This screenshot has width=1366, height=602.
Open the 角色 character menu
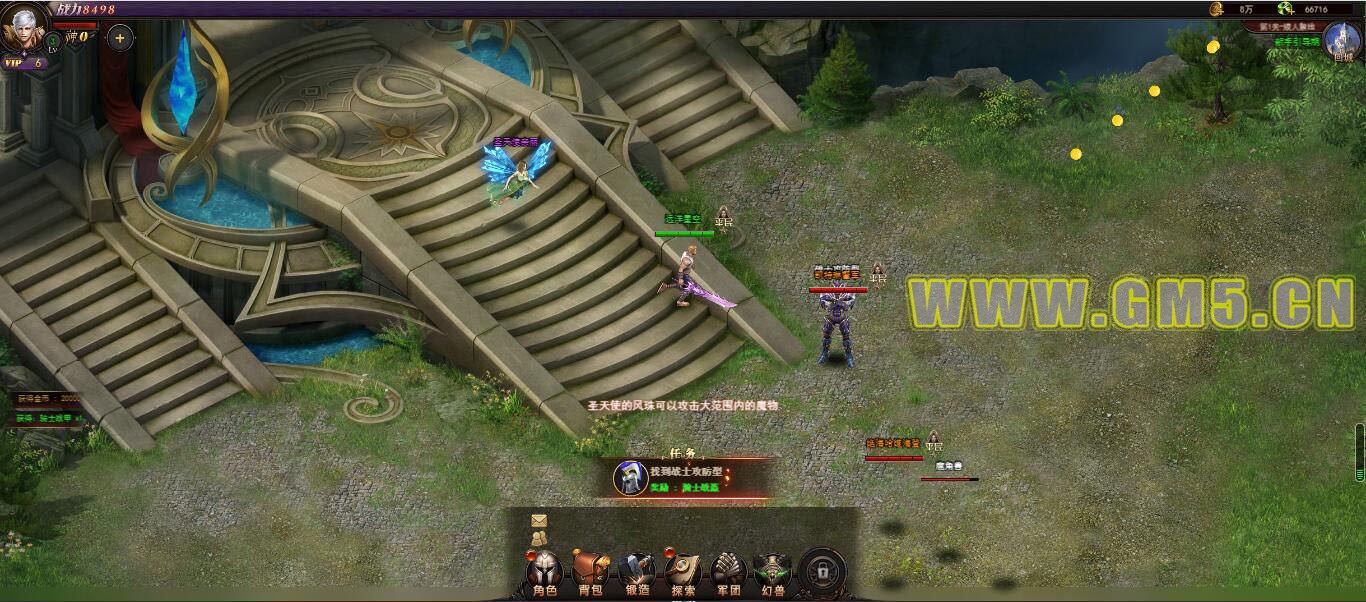click(545, 574)
